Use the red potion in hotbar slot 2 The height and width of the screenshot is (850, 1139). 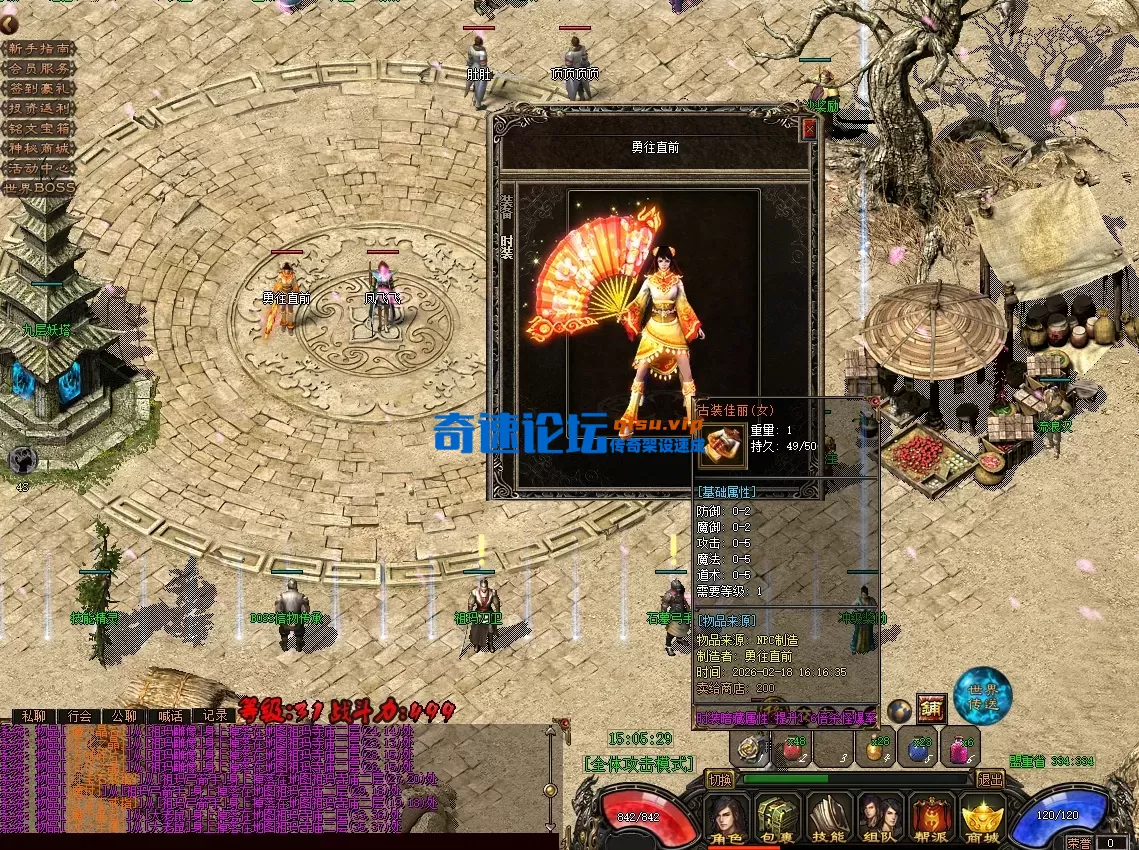point(792,748)
